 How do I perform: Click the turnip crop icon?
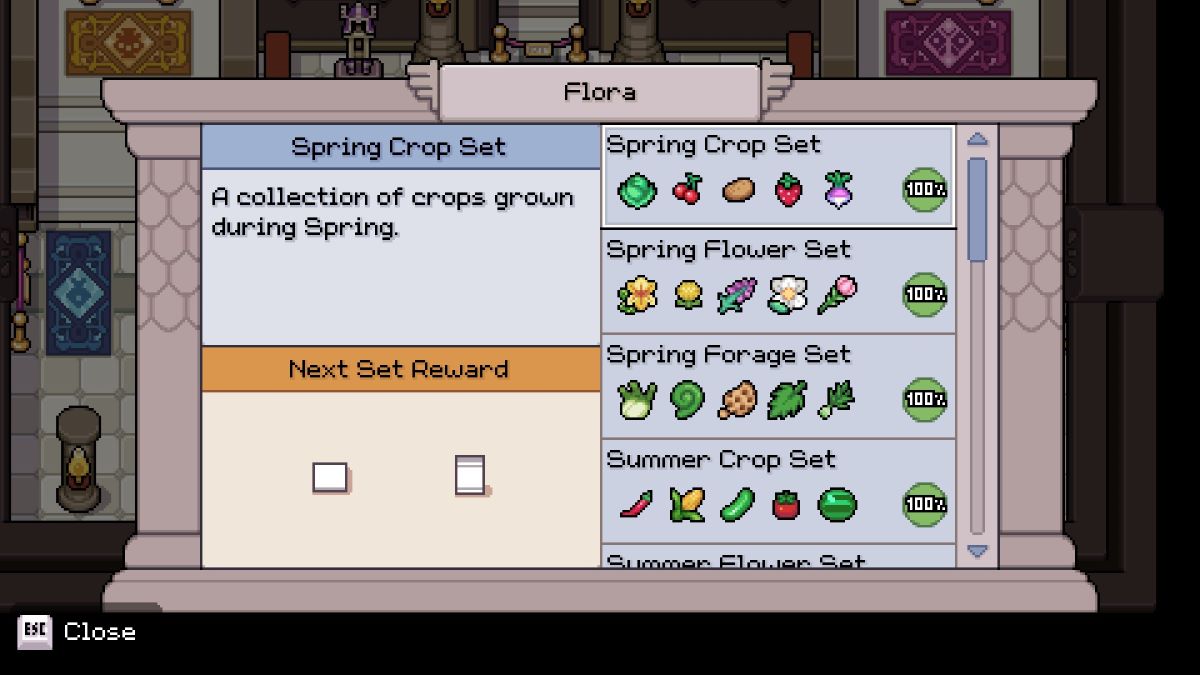click(x=838, y=189)
